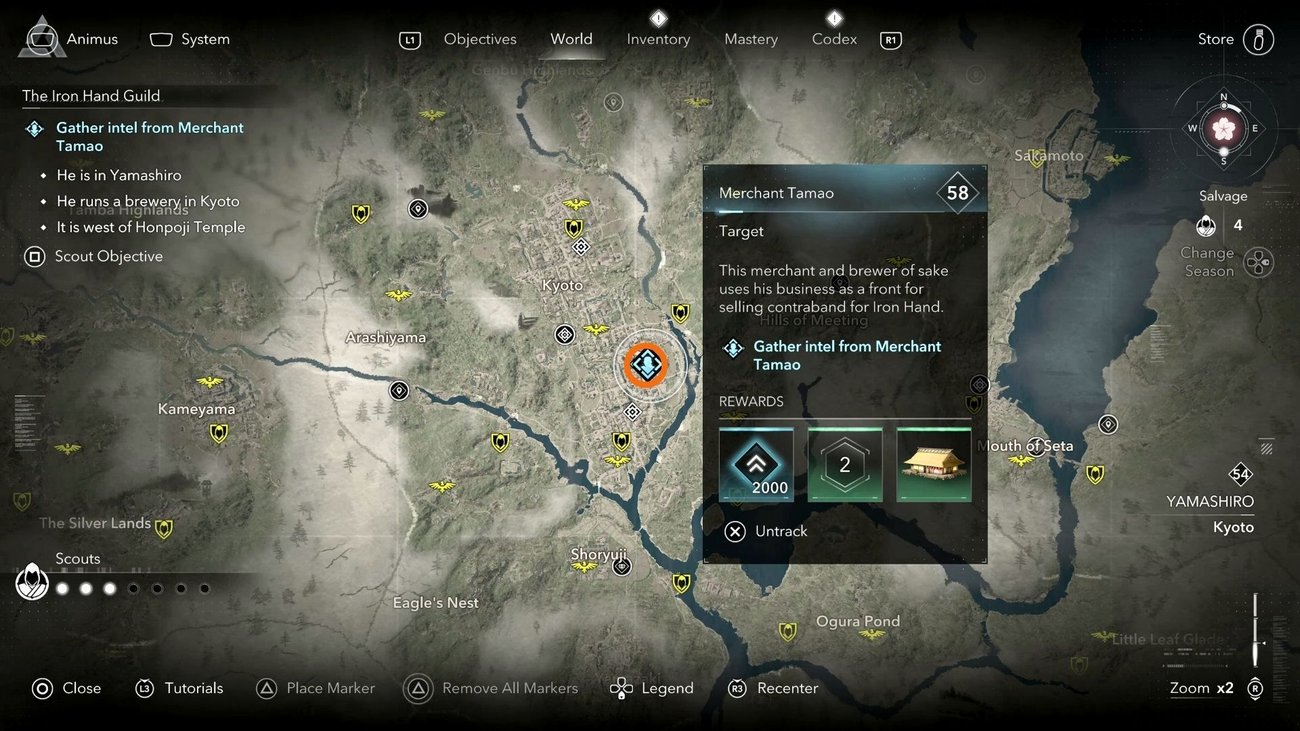Open the Inventory tab
Image resolution: width=1300 pixels, height=731 pixels.
tap(658, 39)
